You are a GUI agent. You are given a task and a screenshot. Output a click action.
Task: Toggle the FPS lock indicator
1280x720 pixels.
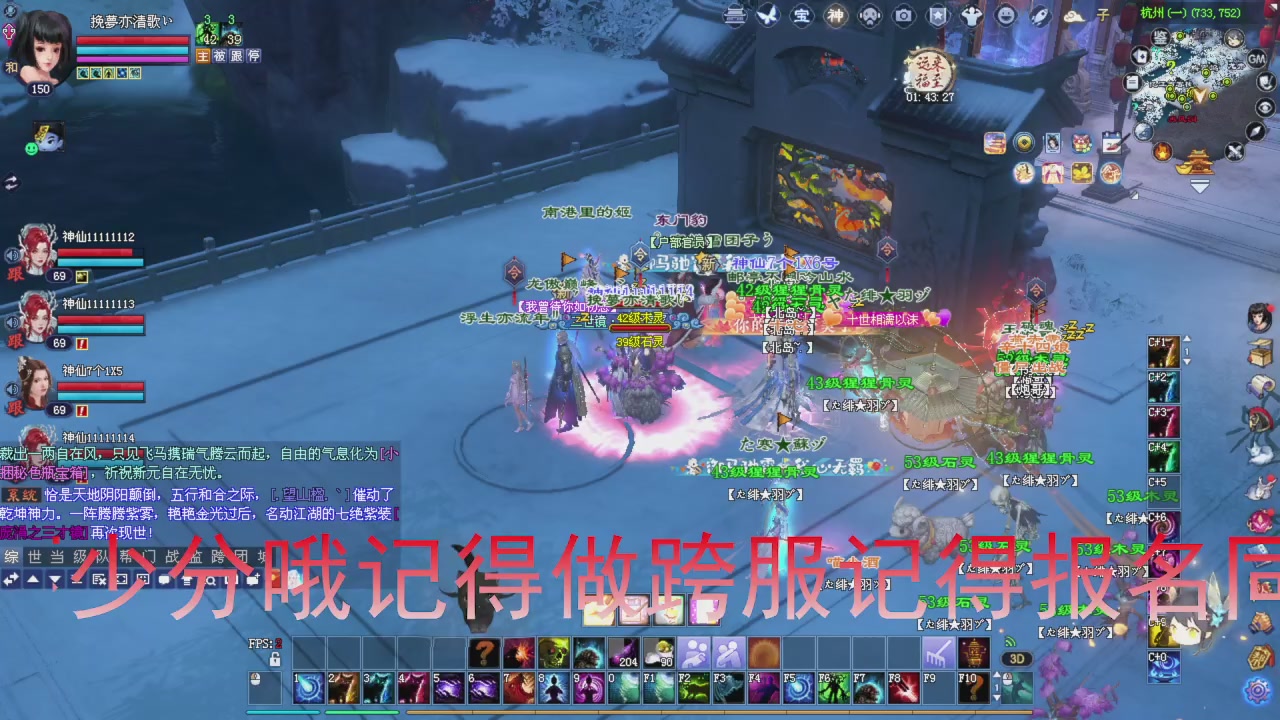[275, 659]
